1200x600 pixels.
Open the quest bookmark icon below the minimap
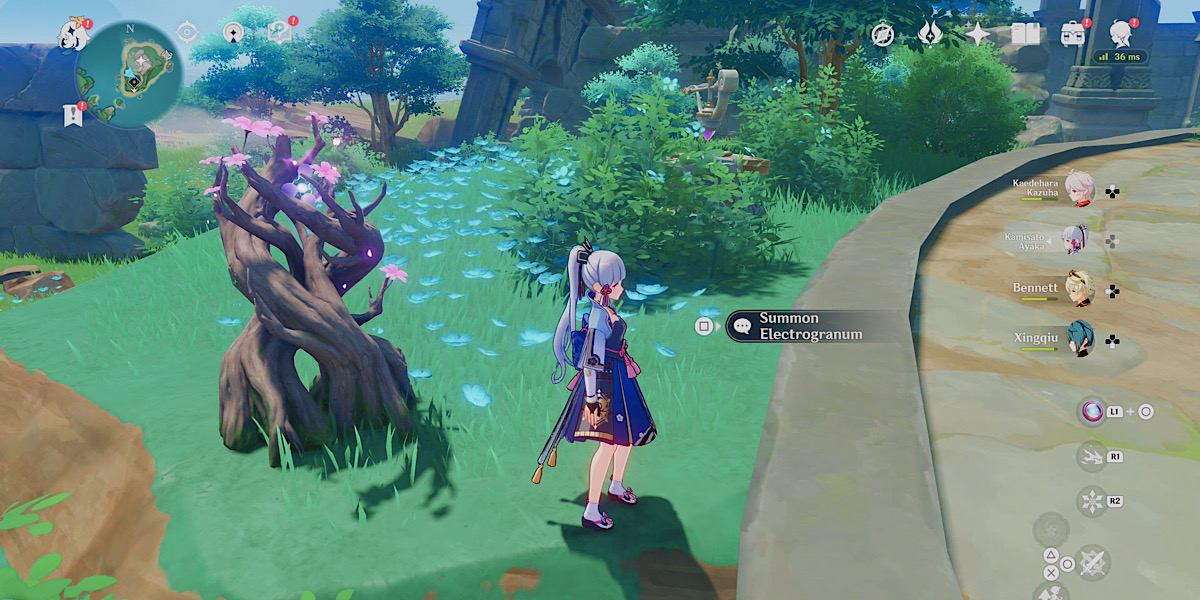point(71,114)
